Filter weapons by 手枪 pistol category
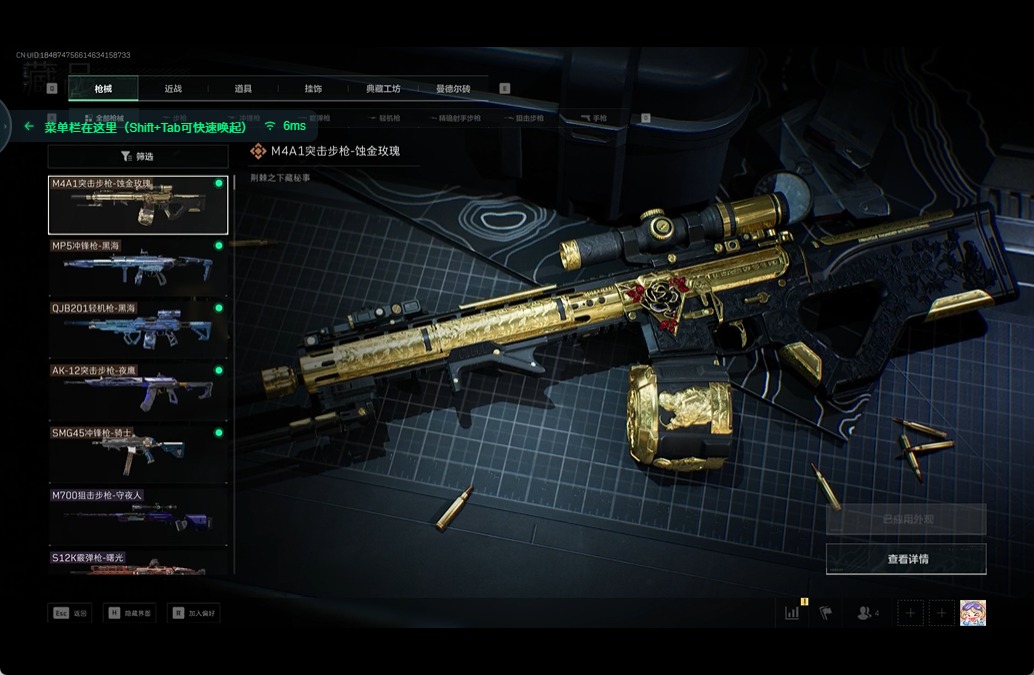This screenshot has height=675, width=1034. (x=596, y=118)
